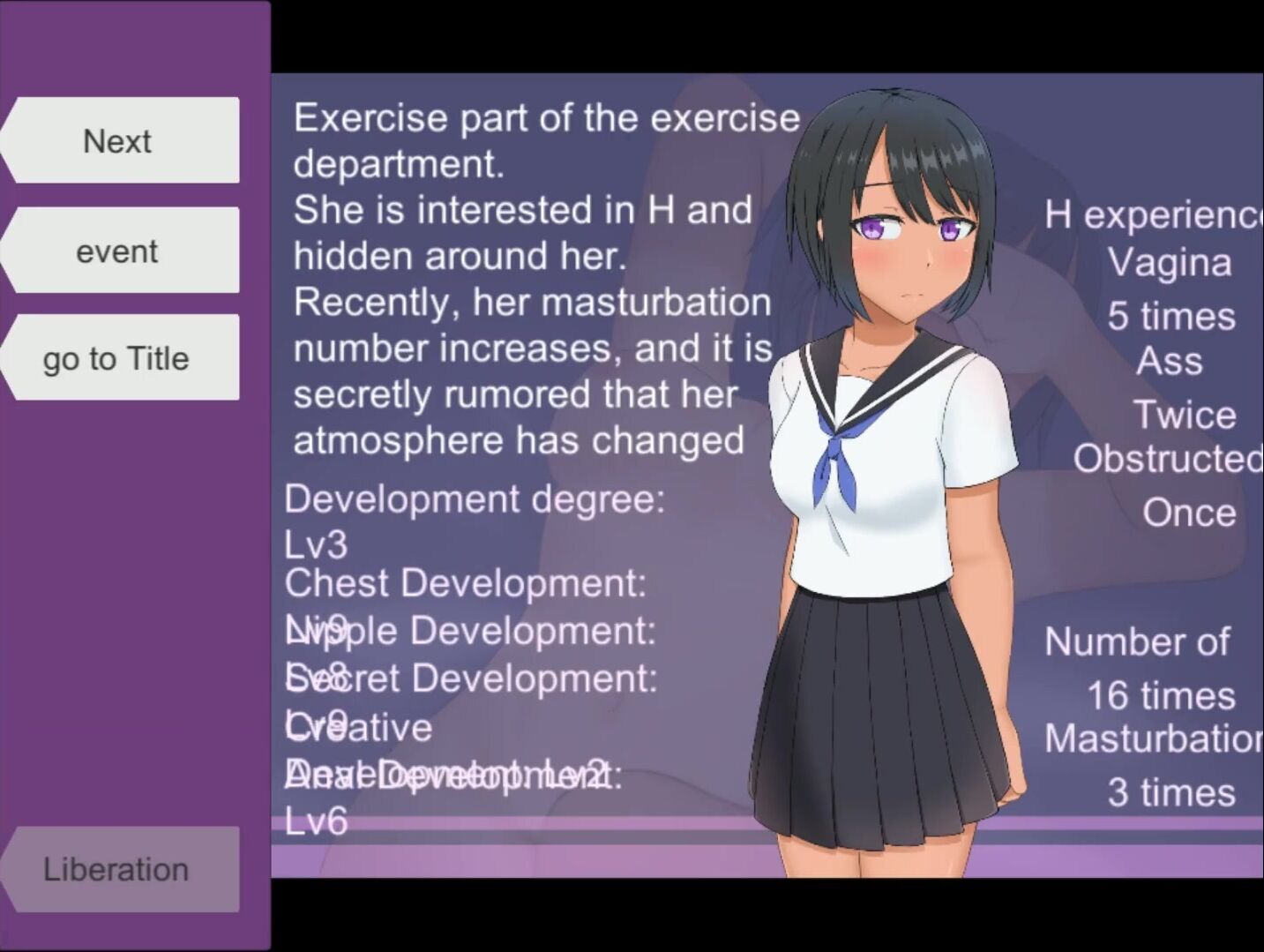Open the event menu
Viewport: 1264px width, 952px height.
(119, 251)
